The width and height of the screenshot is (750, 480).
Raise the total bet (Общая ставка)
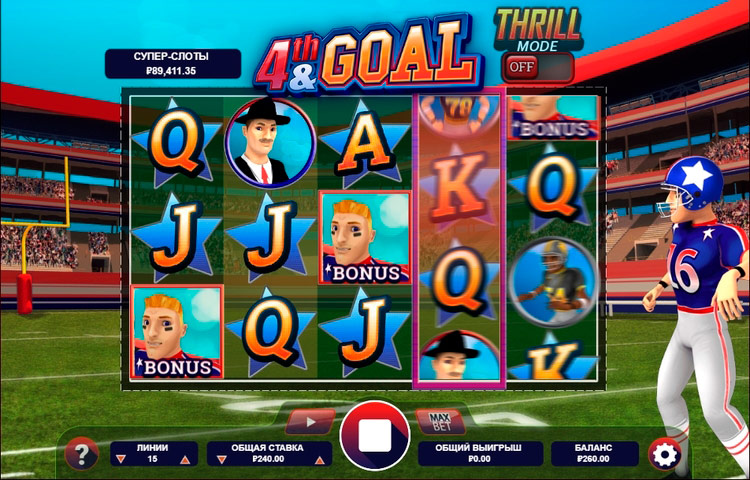(x=320, y=459)
